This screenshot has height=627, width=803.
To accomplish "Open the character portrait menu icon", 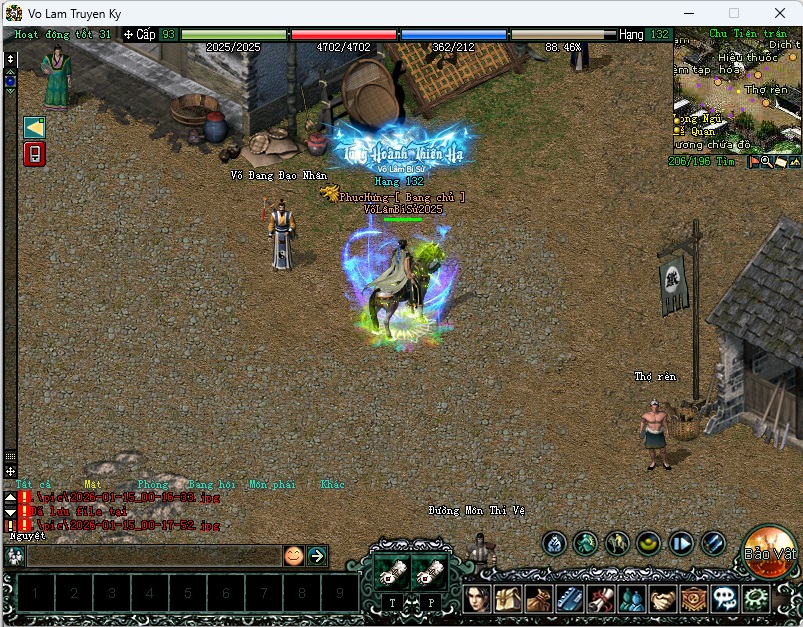I will click(477, 599).
